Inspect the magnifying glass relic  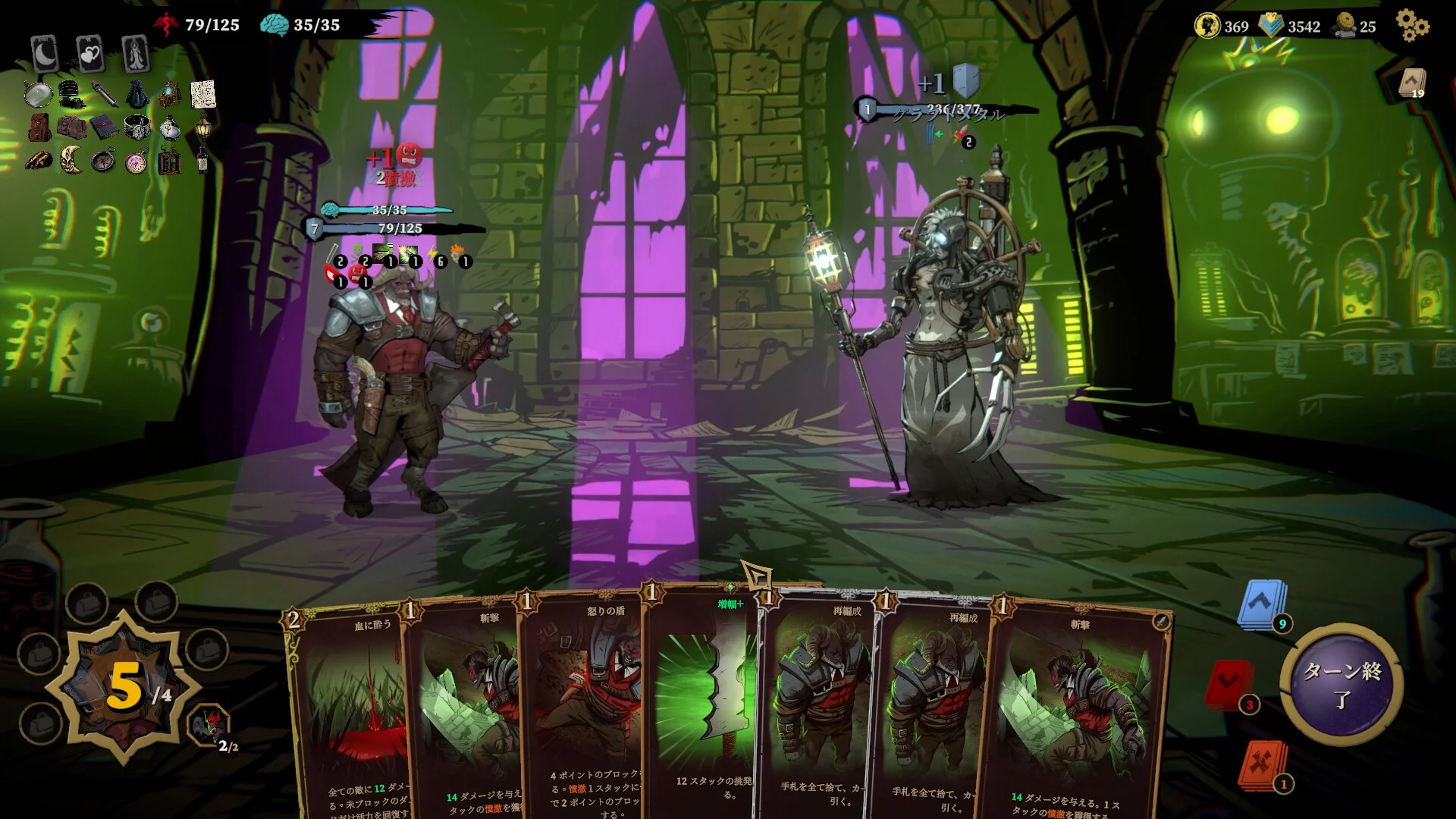click(38, 95)
